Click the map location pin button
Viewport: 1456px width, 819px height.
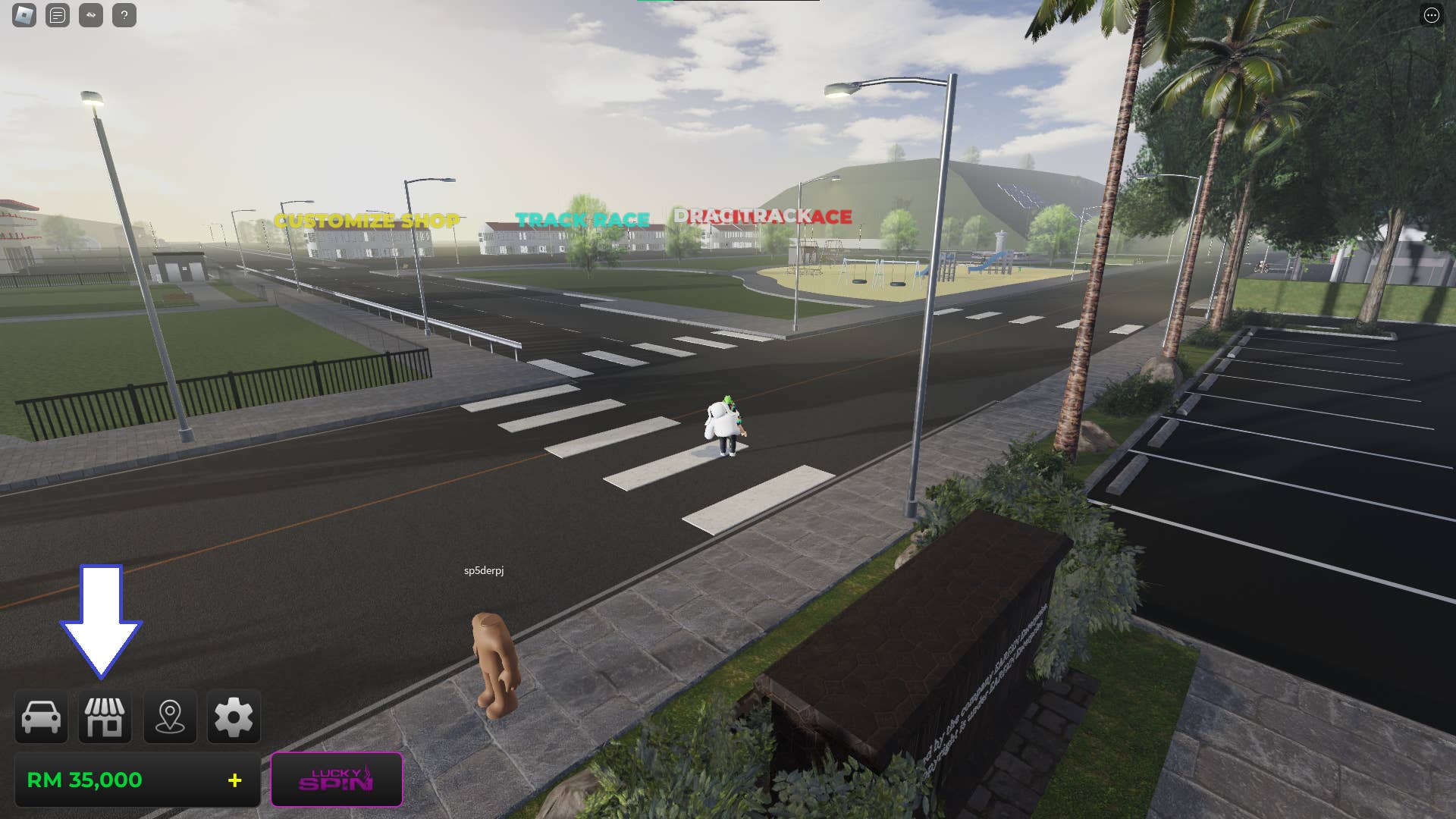pyautogui.click(x=170, y=717)
